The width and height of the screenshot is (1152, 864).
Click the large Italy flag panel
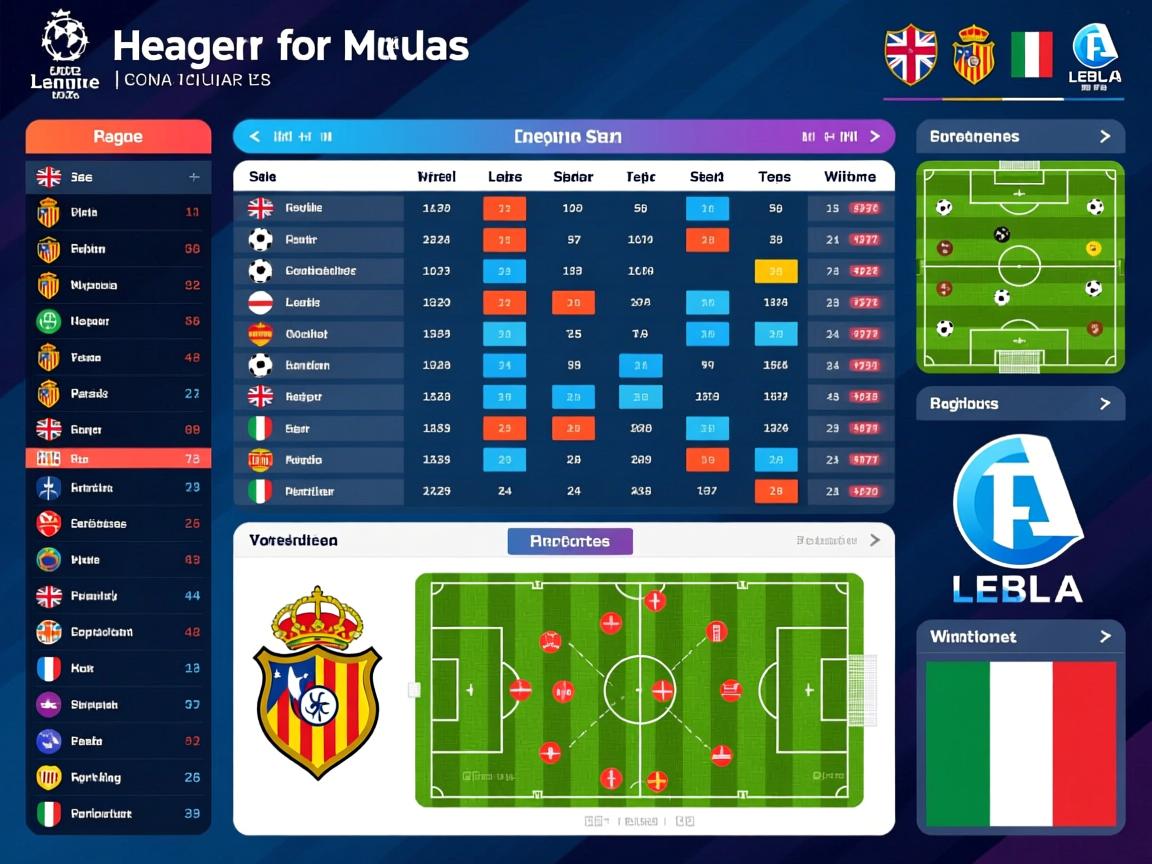[1020, 744]
